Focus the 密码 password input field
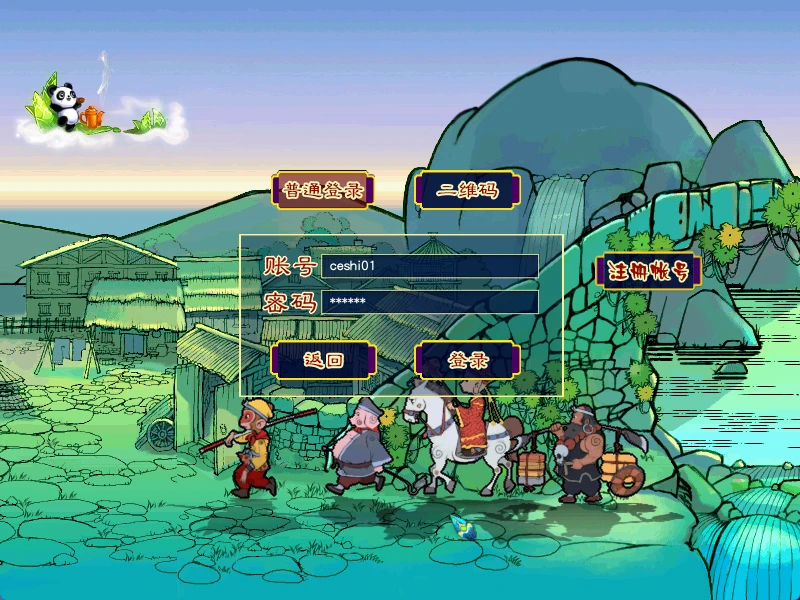This screenshot has height=600, width=800. (429, 302)
